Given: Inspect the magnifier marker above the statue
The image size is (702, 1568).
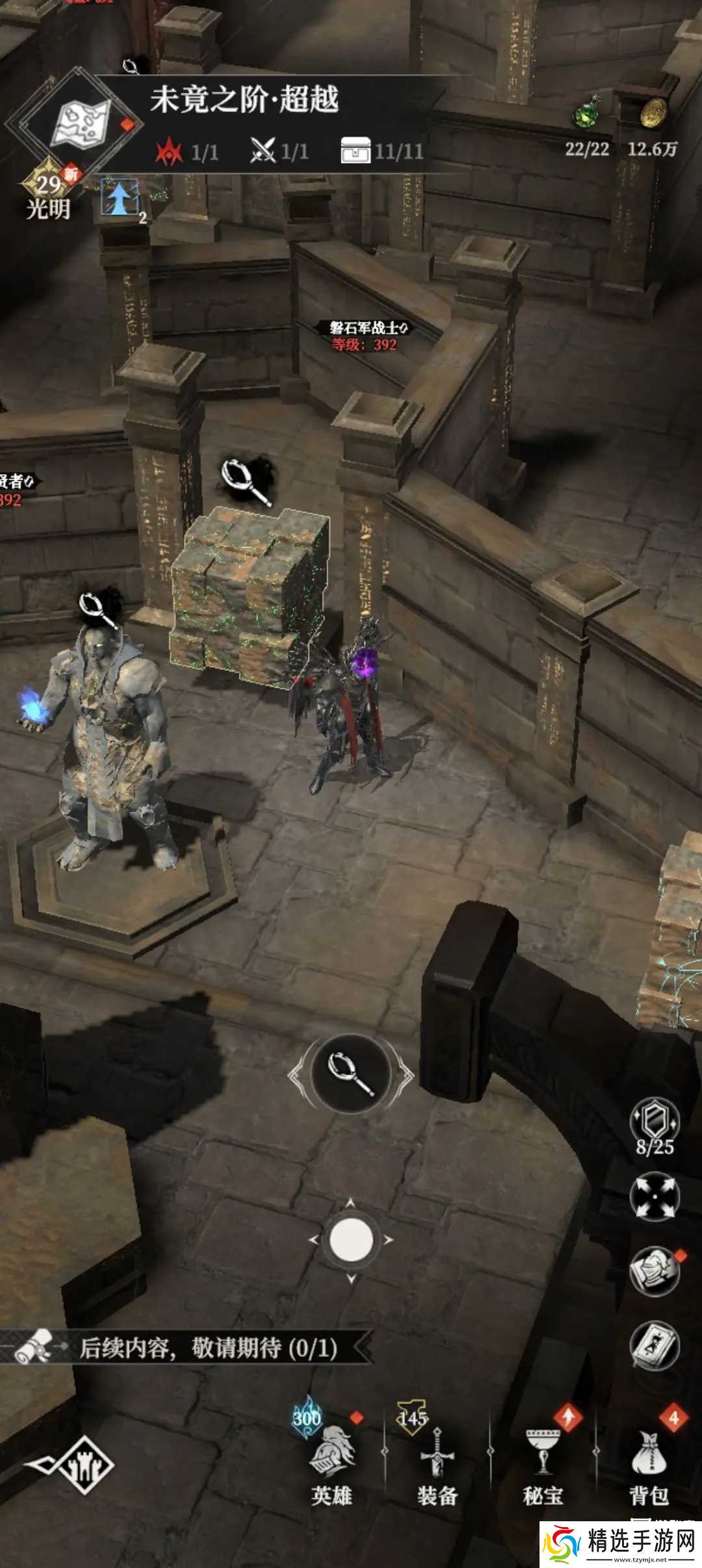Looking at the screenshot, I should coord(99,609).
